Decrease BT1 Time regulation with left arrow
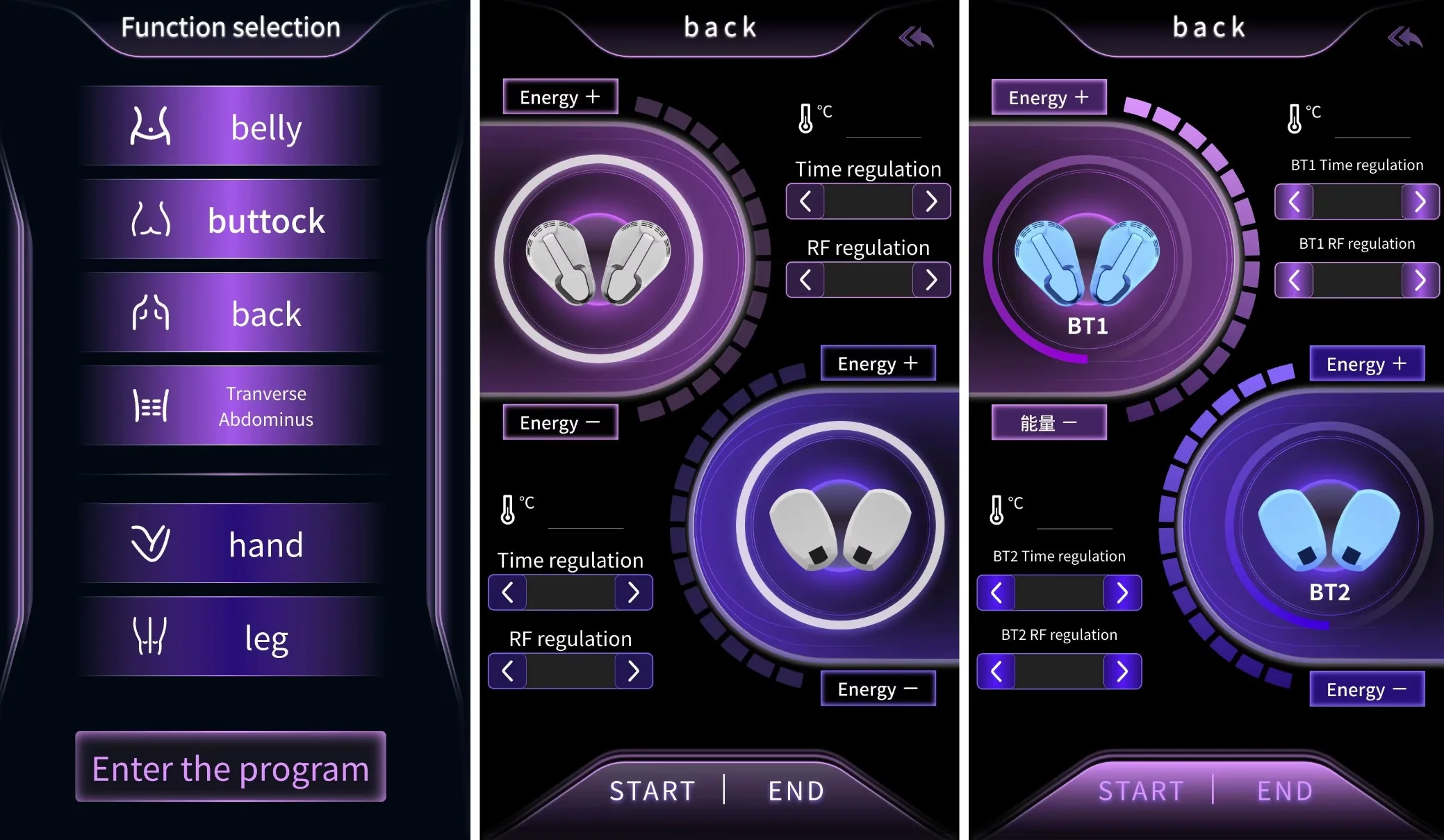The image size is (1444, 840). point(1294,202)
